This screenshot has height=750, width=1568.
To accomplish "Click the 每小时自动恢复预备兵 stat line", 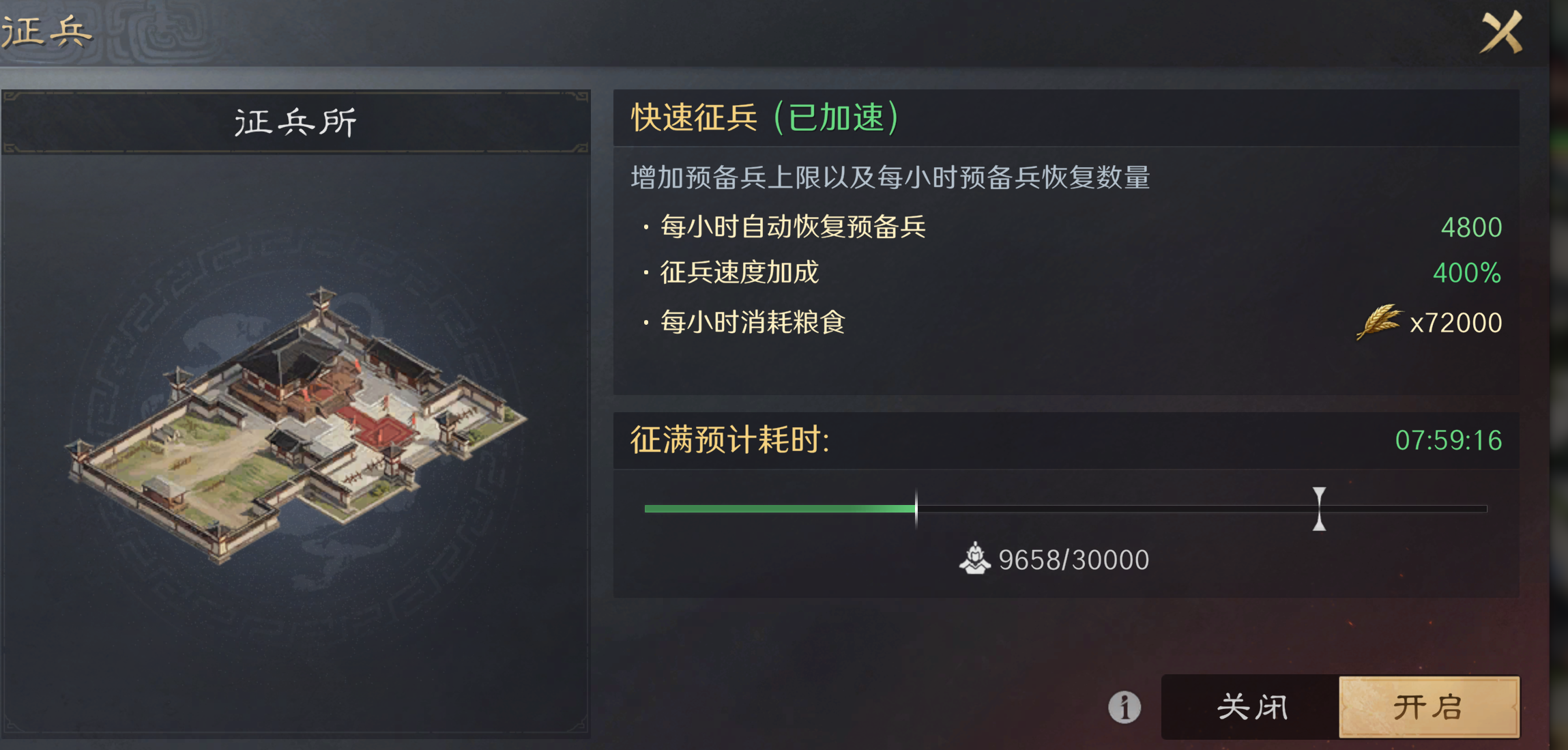I will (792, 227).
